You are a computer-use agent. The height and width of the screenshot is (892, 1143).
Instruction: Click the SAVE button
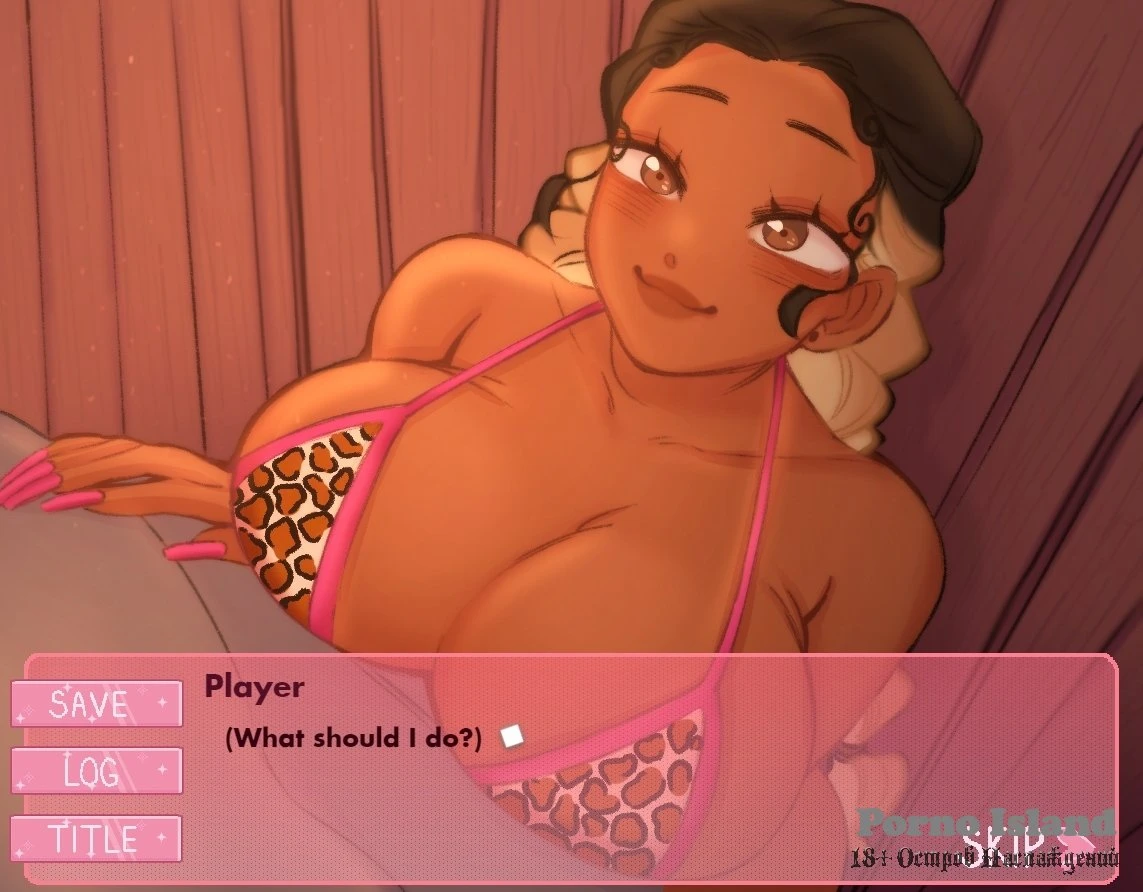pyautogui.click(x=96, y=704)
